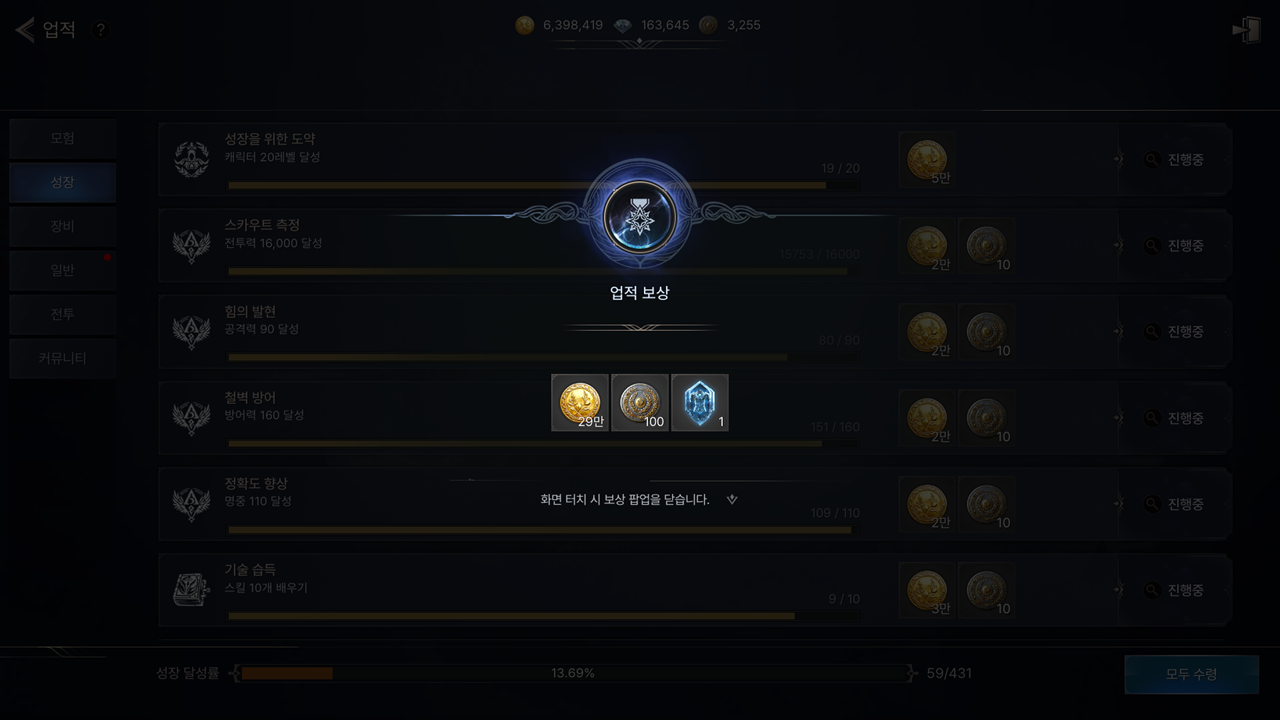Close reward popup via 화면 터치 prompt
This screenshot has height=720, width=1280.
pyautogui.click(x=626, y=500)
